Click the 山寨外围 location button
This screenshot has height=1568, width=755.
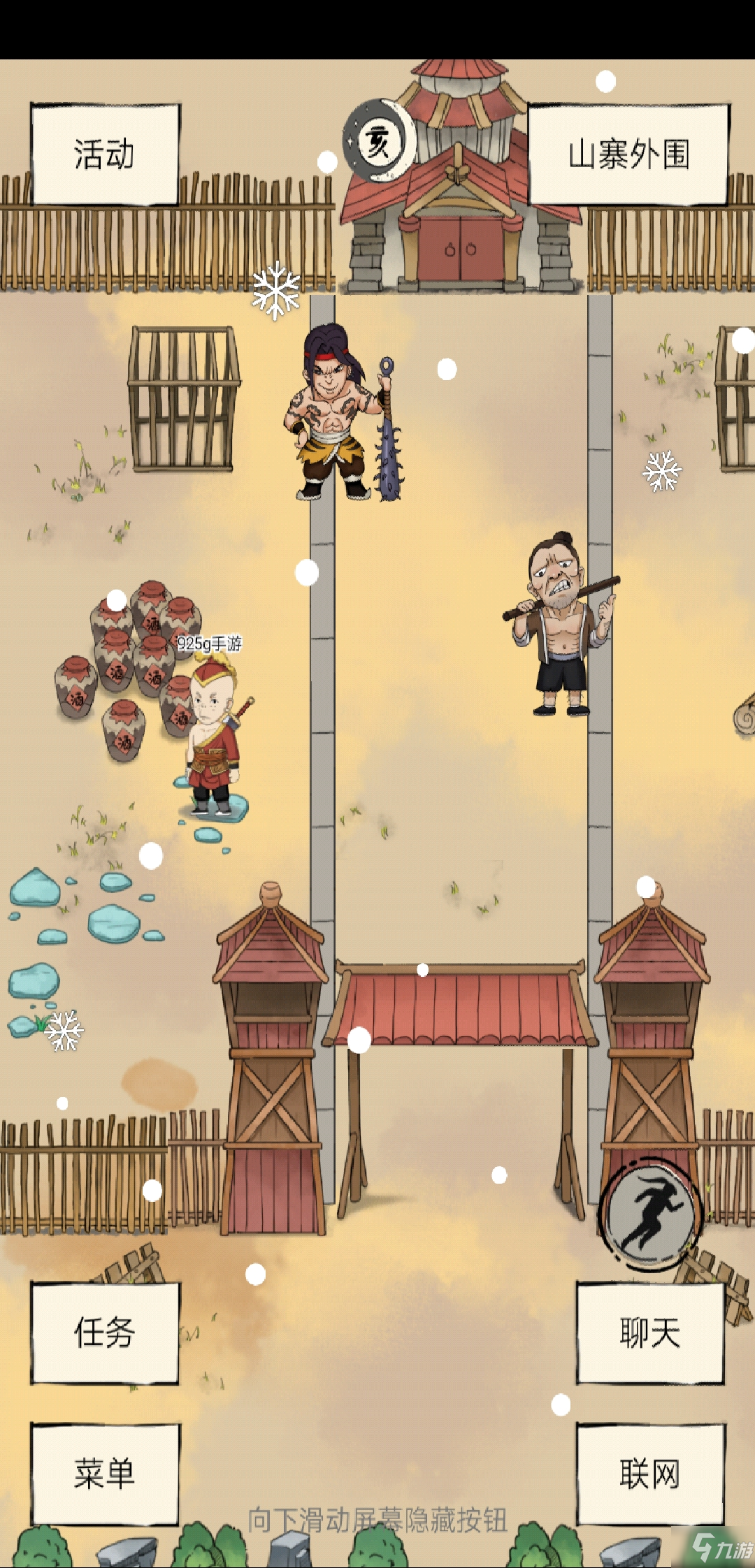628,154
